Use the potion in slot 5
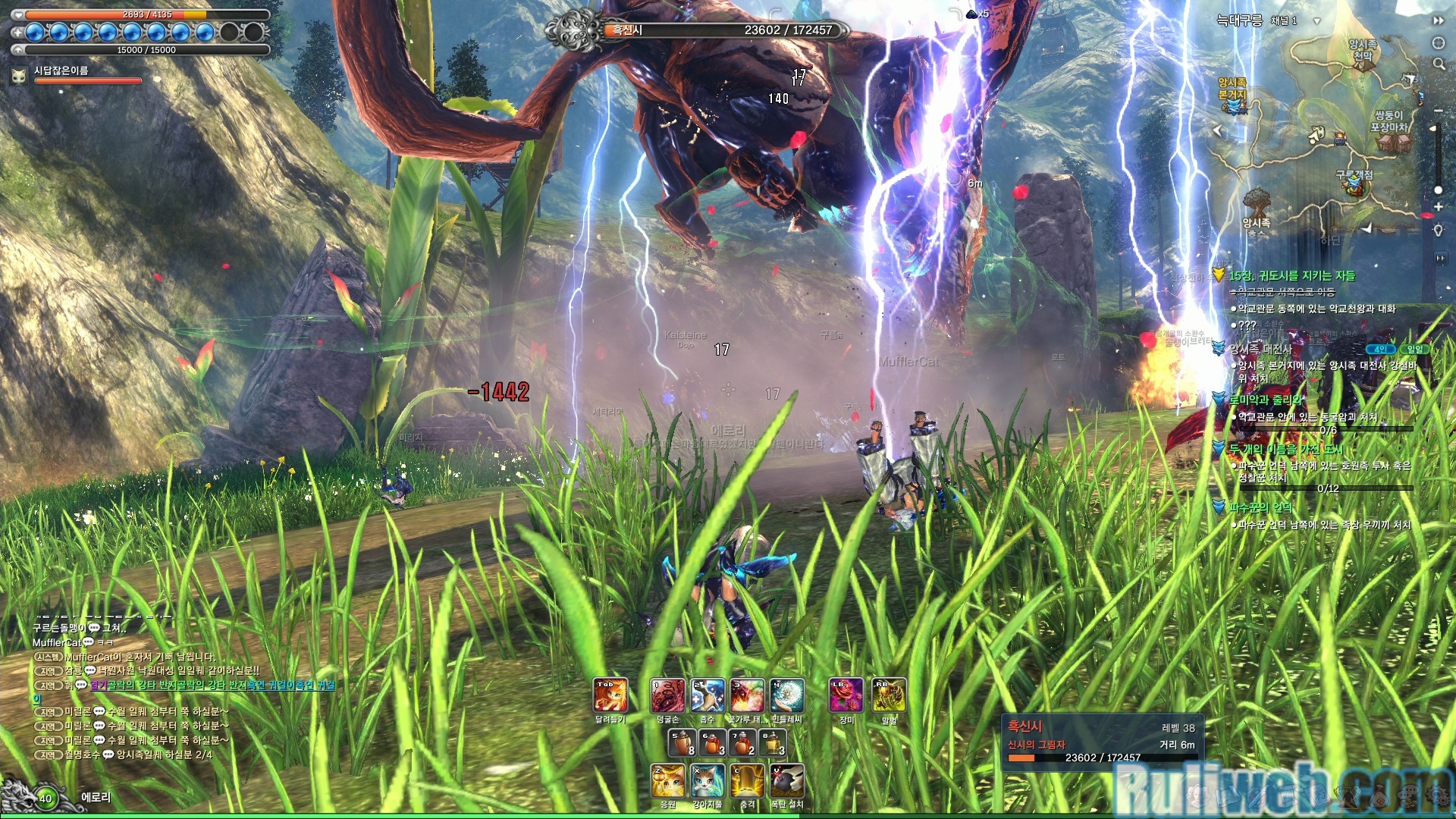 (x=682, y=742)
